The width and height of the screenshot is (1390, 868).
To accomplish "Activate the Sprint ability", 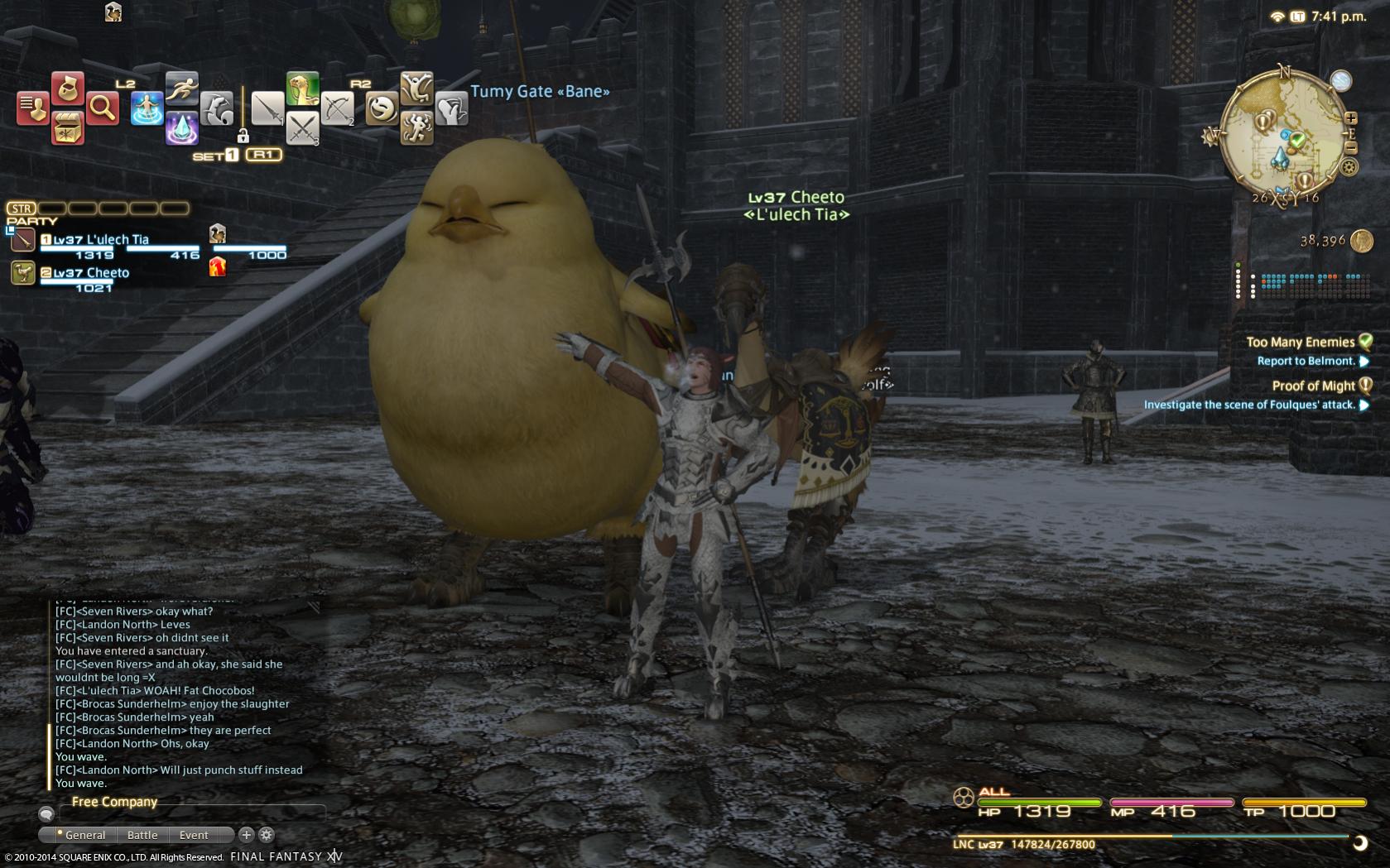I will [181, 88].
